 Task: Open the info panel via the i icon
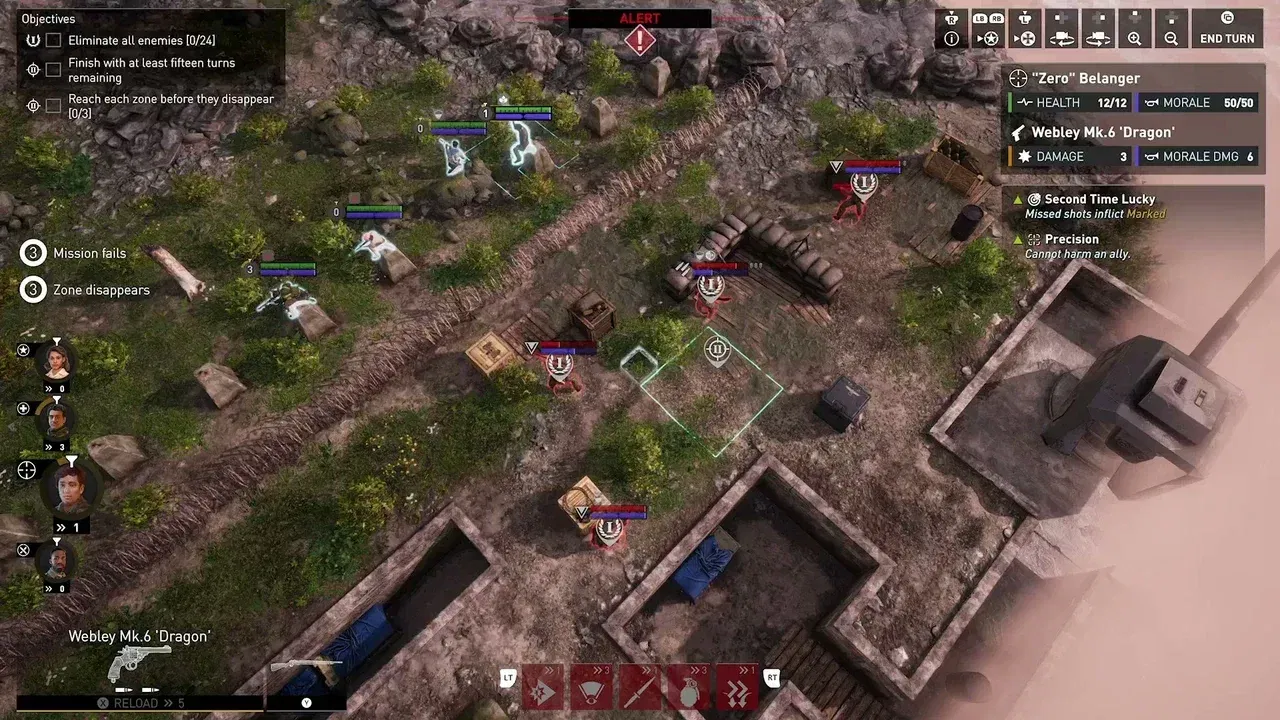[951, 39]
